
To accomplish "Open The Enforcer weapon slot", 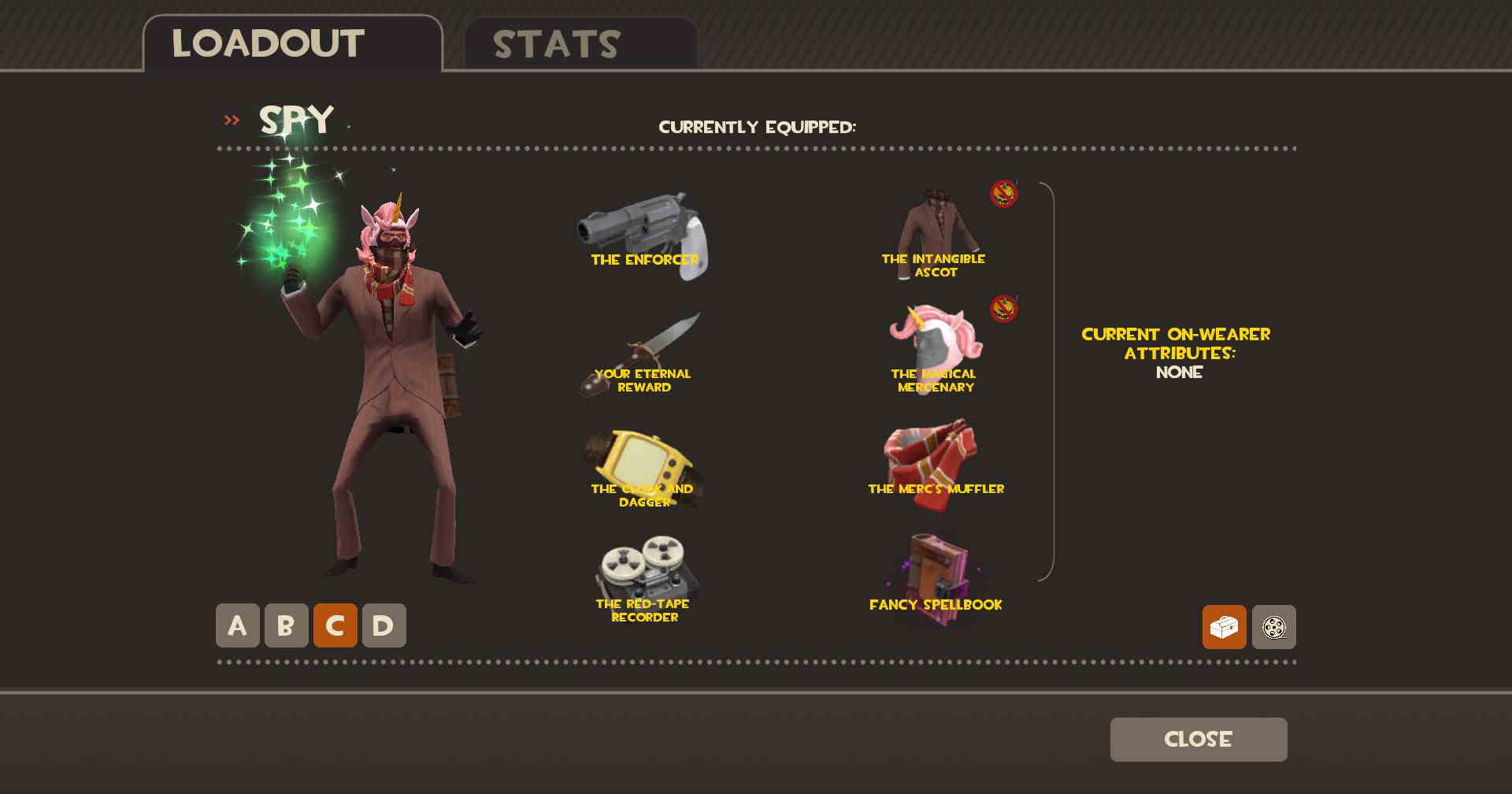I will click(x=643, y=235).
